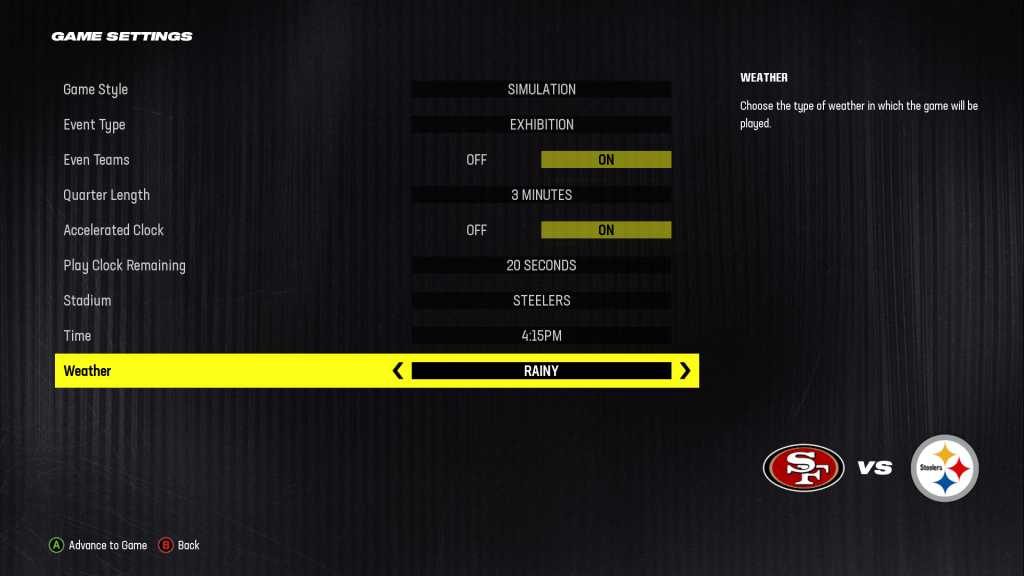Screen dimensions: 1024x576
Task: Select the Rainy weather value
Action: 541,371
